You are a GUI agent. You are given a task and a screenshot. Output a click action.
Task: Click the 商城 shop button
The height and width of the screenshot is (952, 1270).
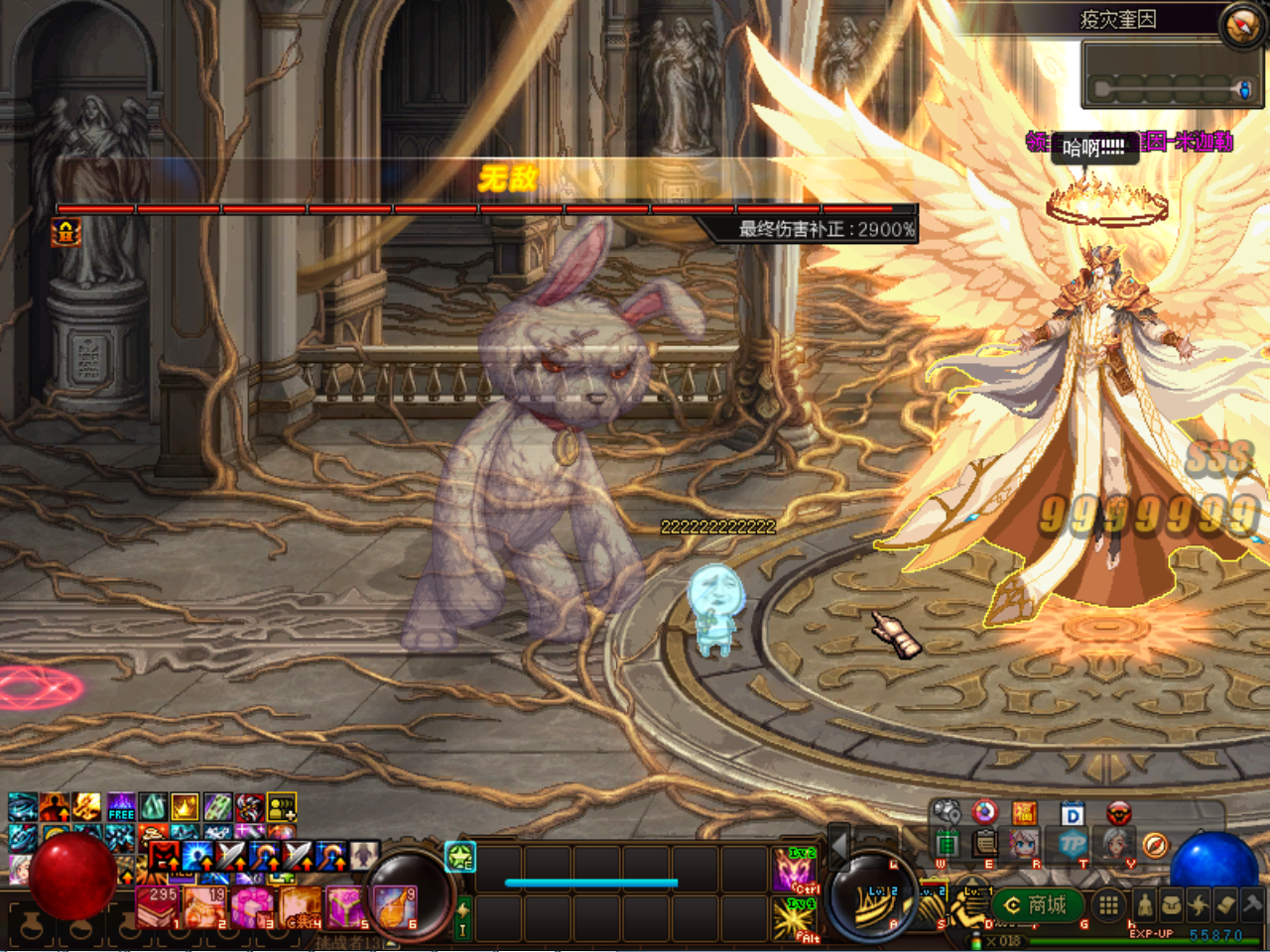(1037, 903)
